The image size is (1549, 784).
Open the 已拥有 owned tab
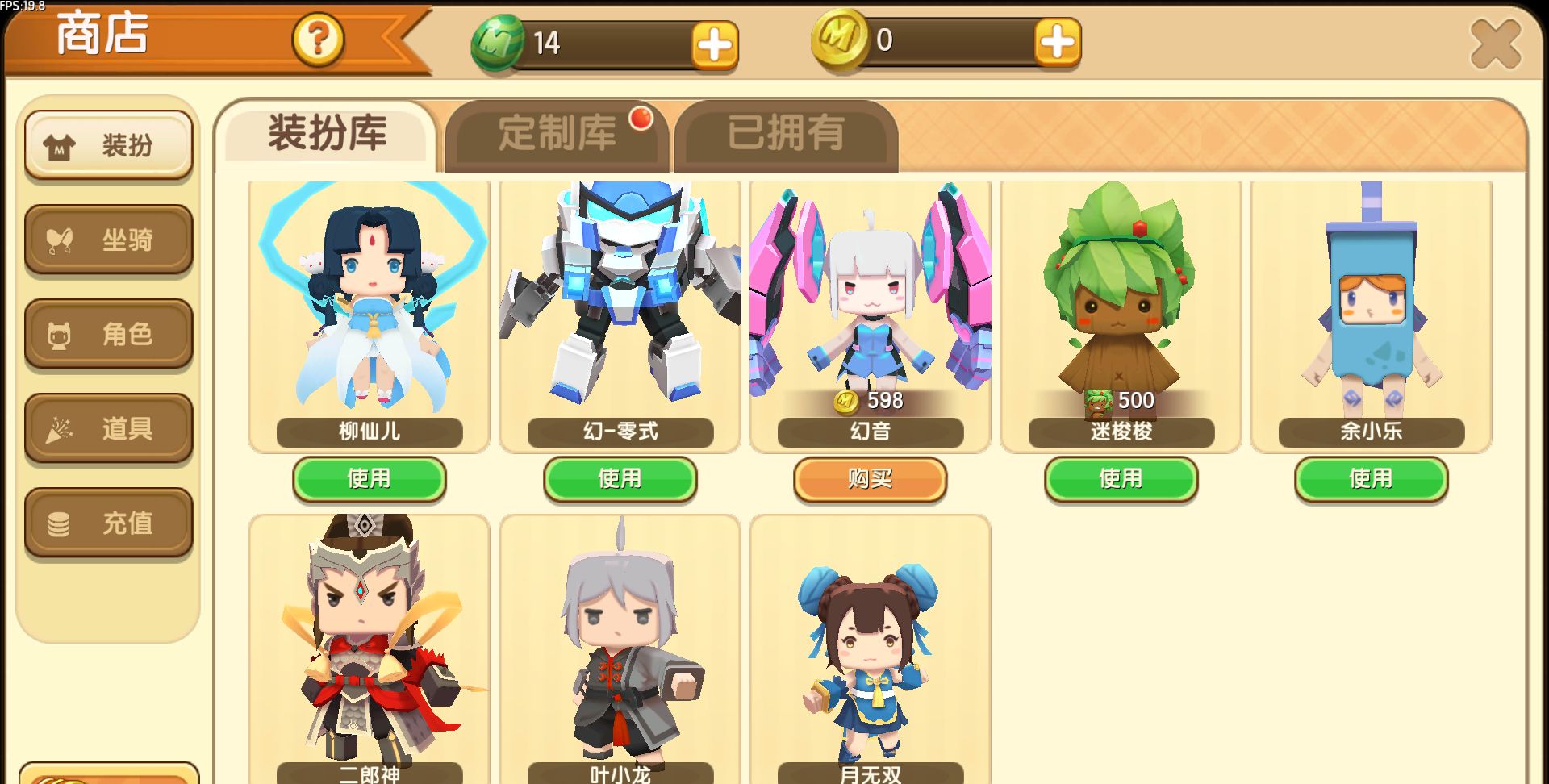point(785,137)
